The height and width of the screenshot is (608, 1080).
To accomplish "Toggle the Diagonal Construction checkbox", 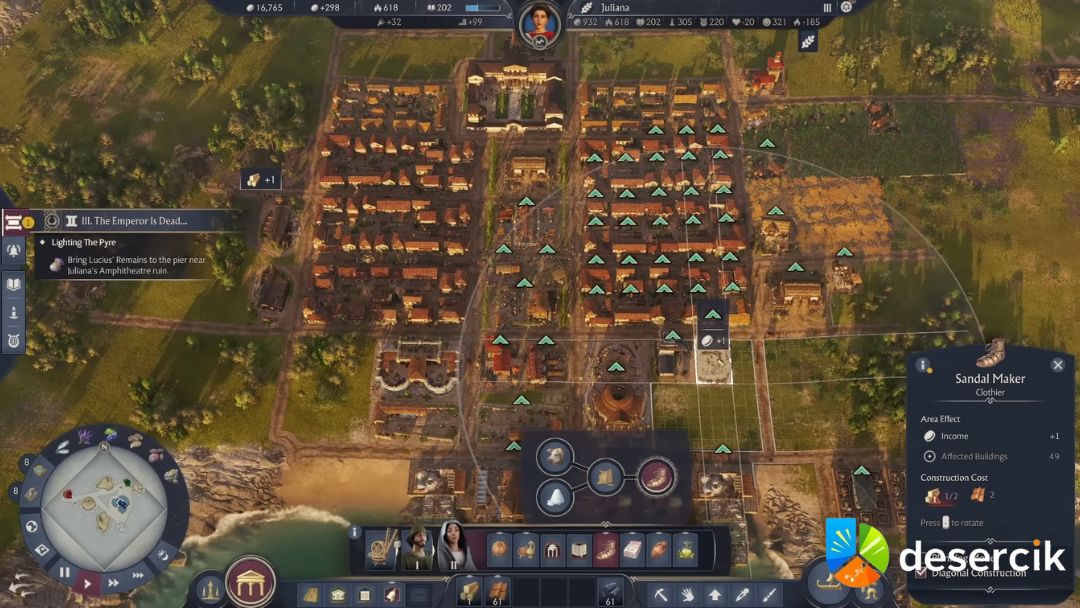I will point(921,573).
